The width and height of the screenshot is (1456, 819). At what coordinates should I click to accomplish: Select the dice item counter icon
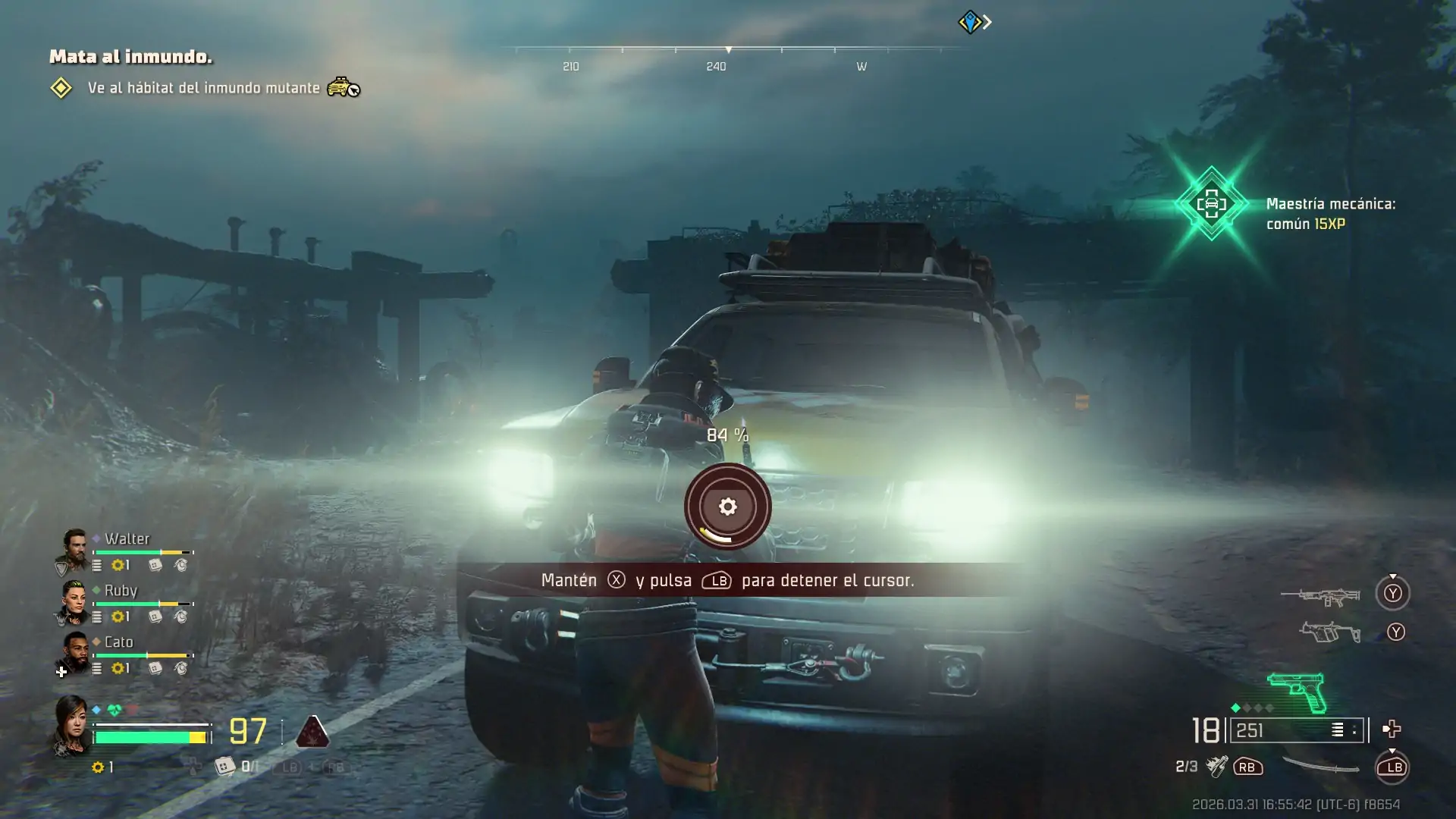click(224, 767)
